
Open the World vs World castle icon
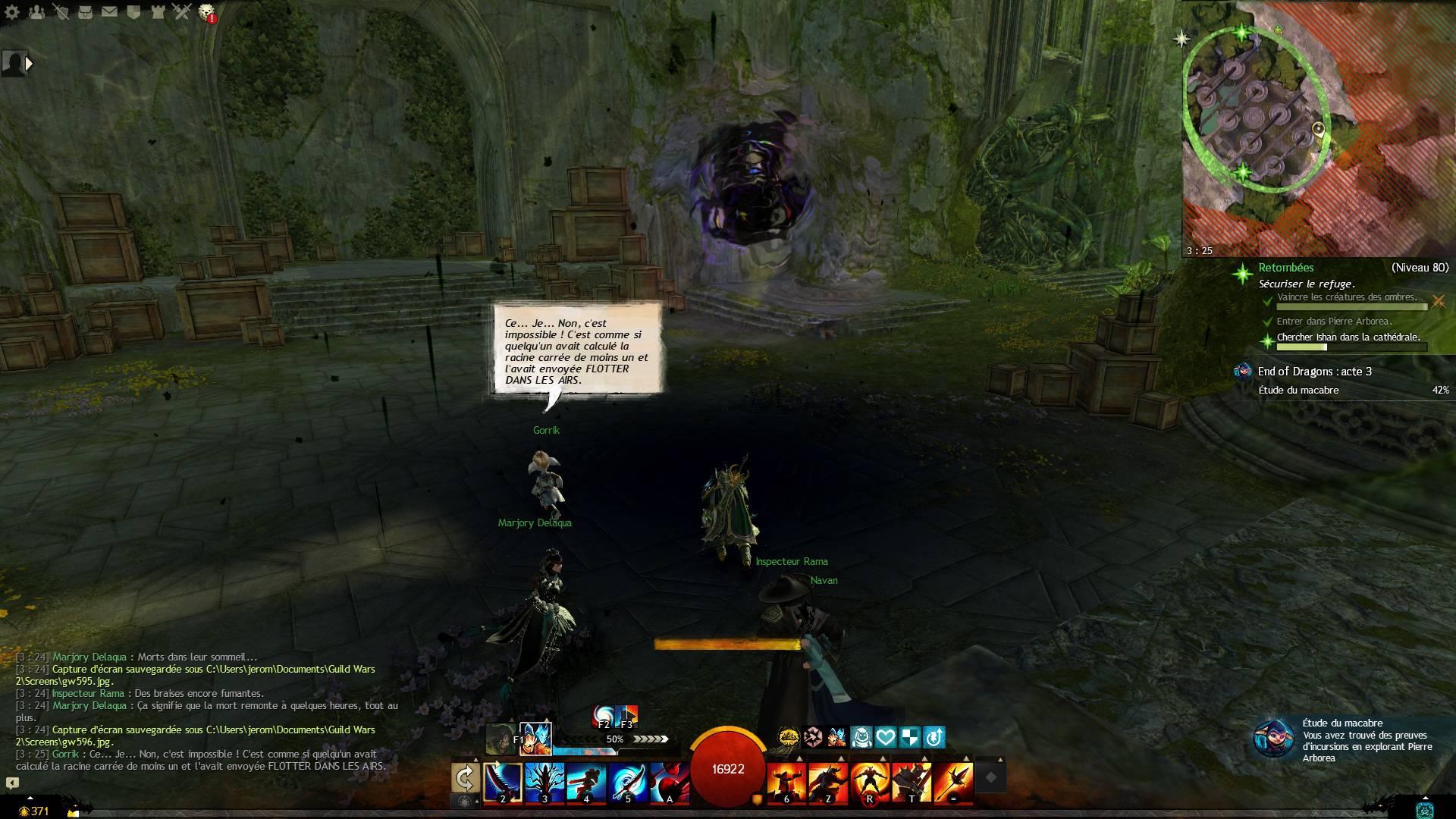157,12
